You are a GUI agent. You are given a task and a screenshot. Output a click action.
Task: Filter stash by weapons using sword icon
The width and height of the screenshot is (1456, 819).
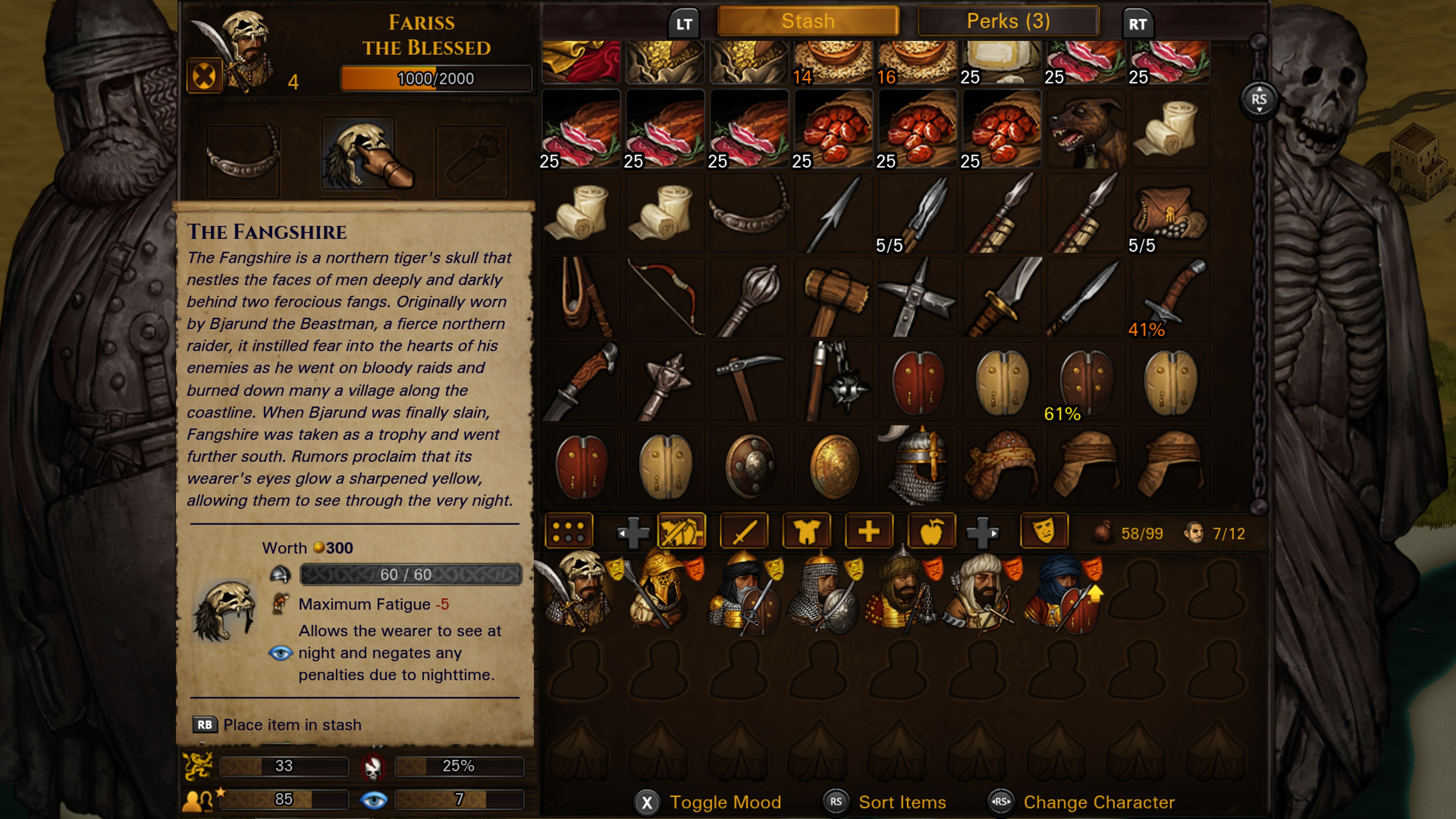[744, 532]
